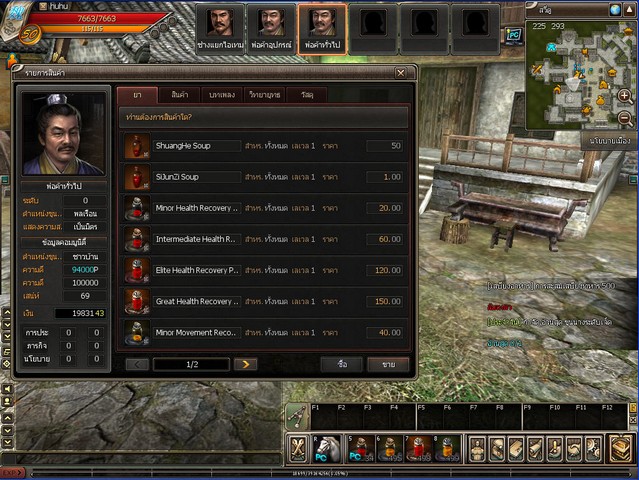Open the golden chest menu icon
The width and height of the screenshot is (639, 480).
[620, 449]
